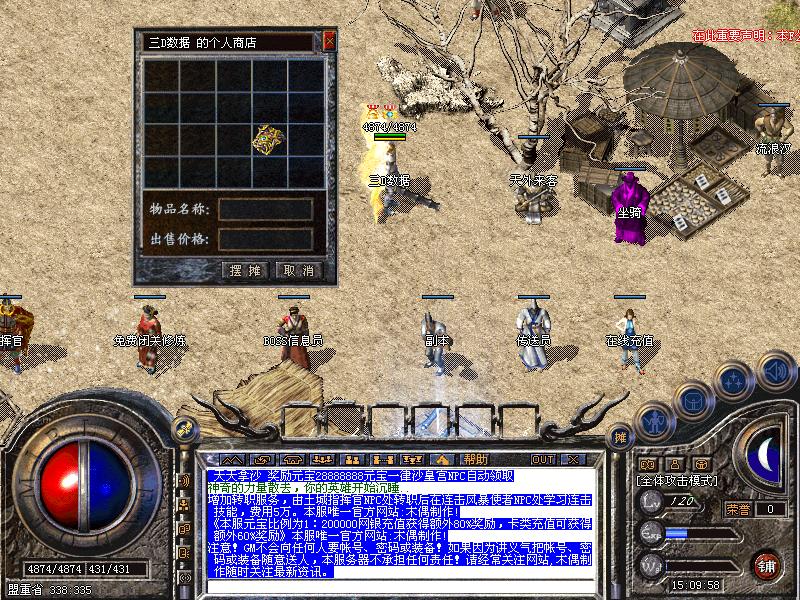The height and width of the screenshot is (600, 800).
Task: Open the red 铺 shop button
Action: point(767,565)
